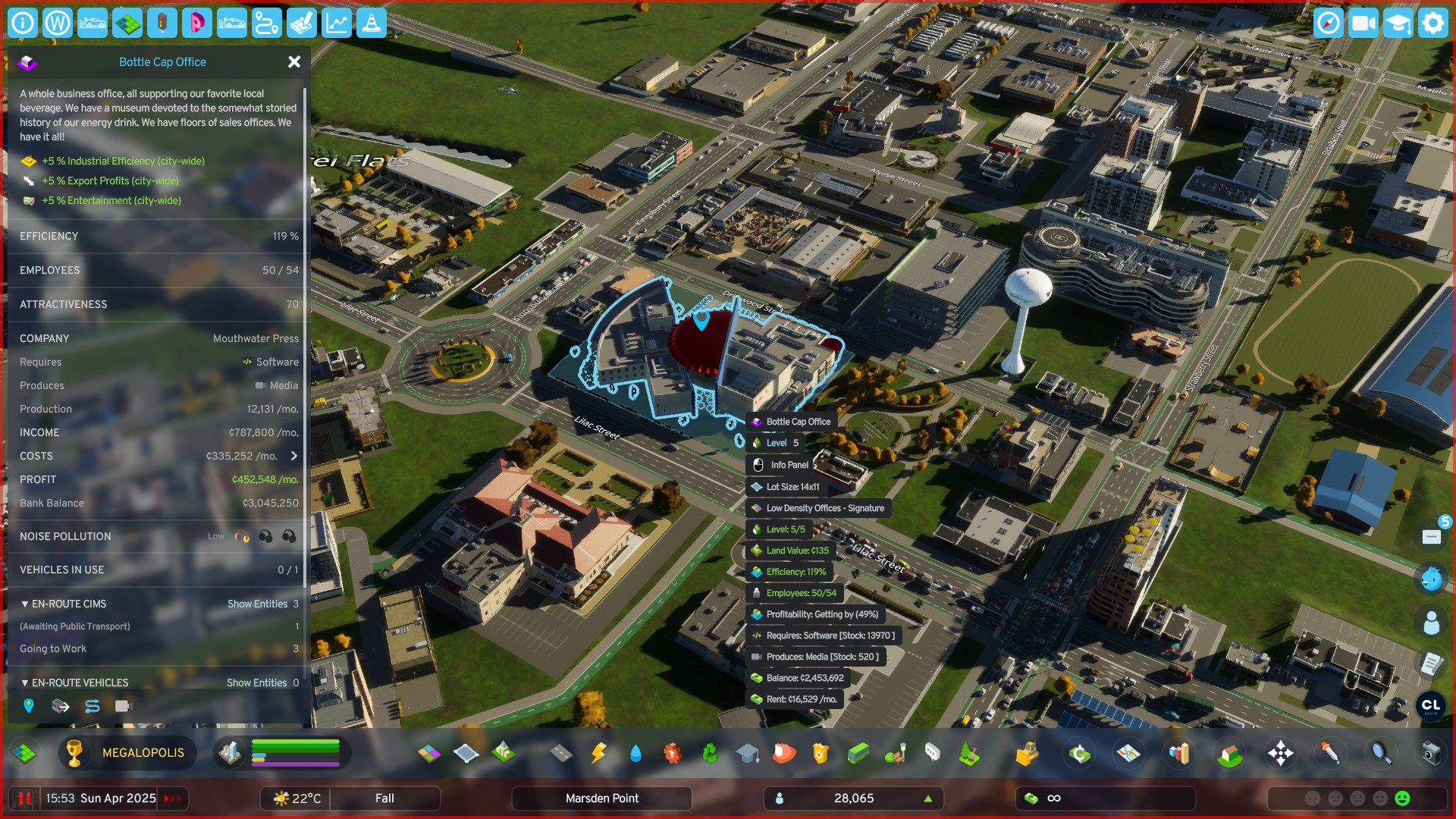Open the line graph statistics icon

click(336, 24)
